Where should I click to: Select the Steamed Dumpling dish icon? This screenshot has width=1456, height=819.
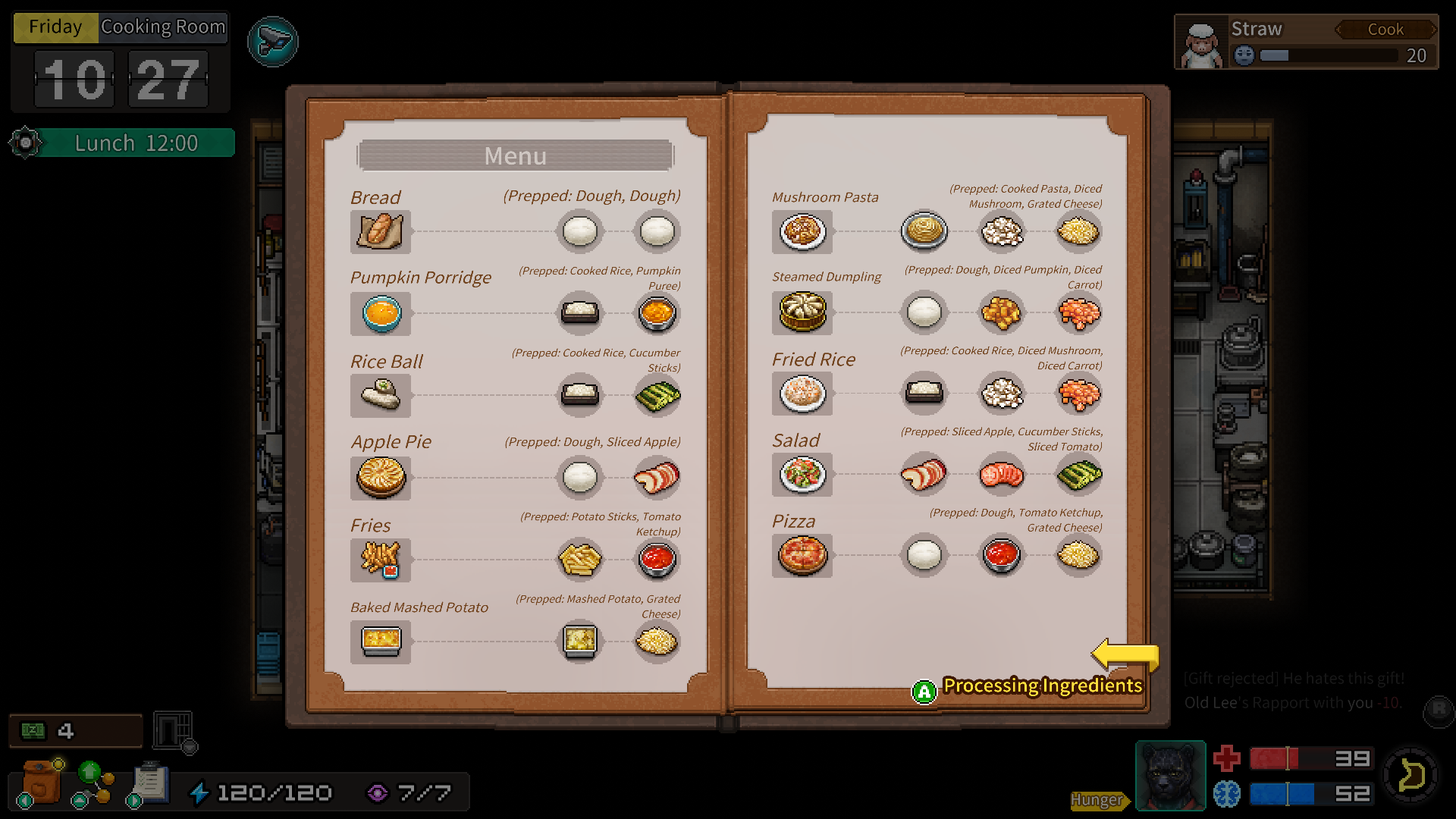click(x=802, y=312)
